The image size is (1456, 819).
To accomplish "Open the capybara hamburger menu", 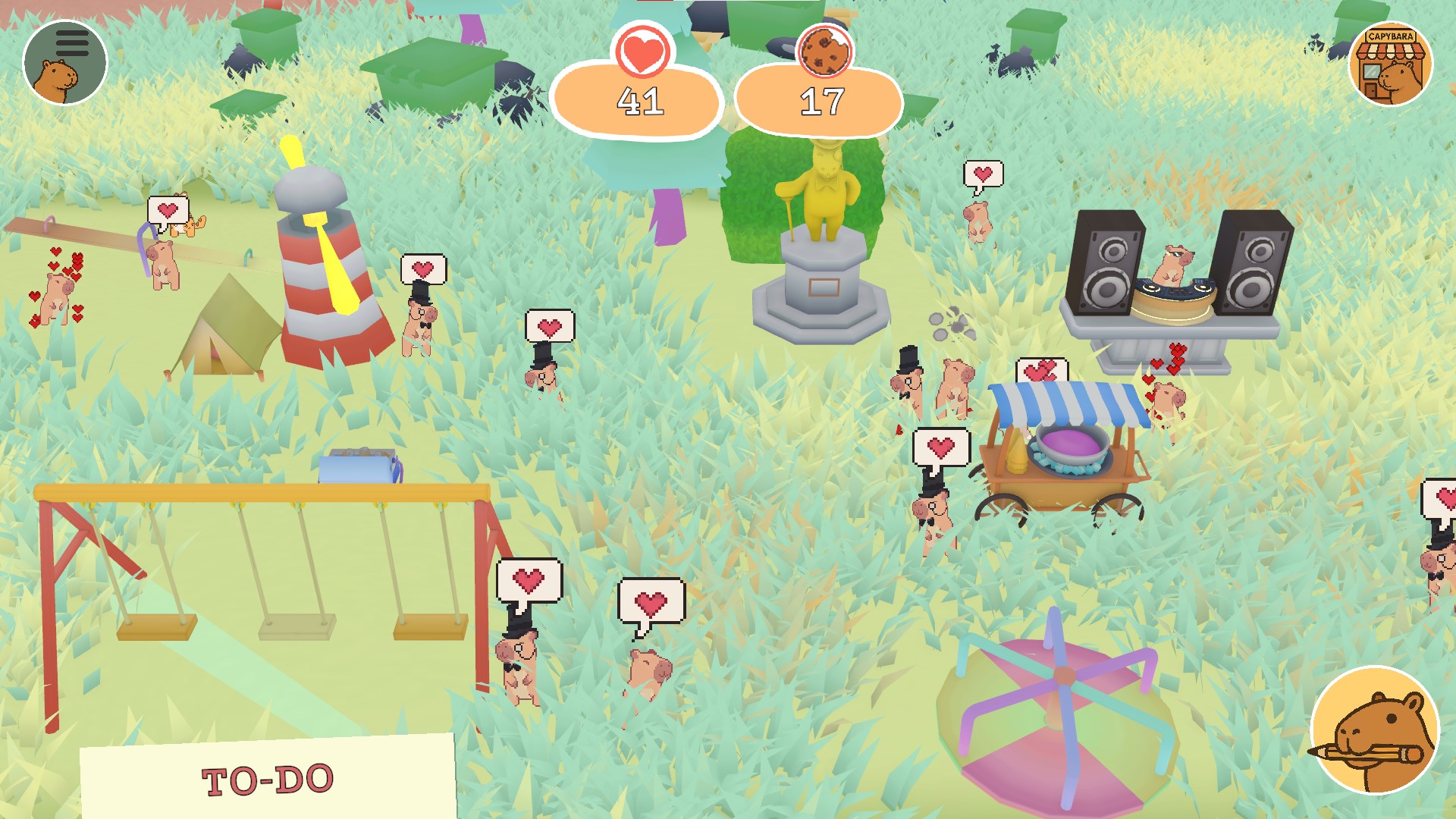I will click(x=65, y=62).
